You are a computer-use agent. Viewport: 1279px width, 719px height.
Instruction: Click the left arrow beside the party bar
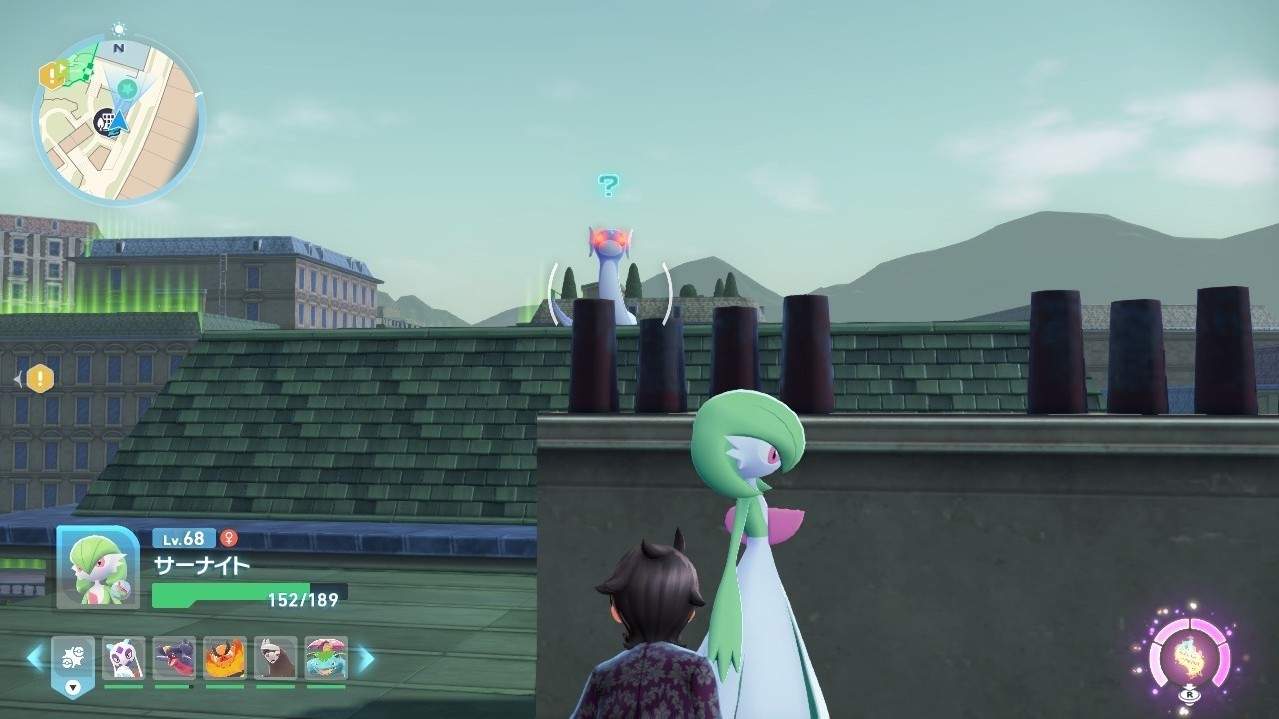(34, 658)
